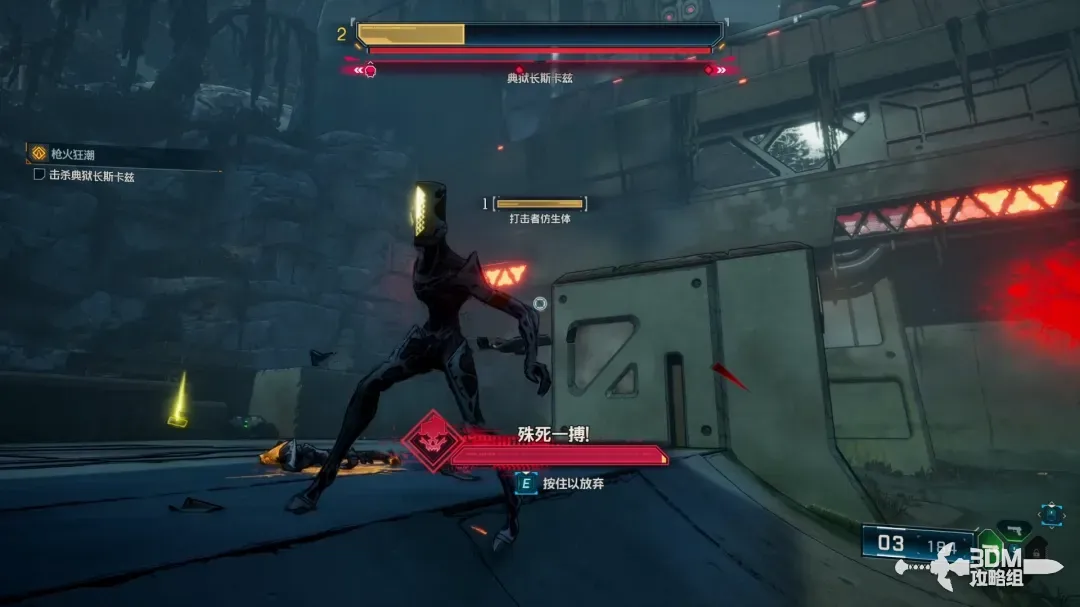Select the 击杀典狱长斯卡兹 objective checkbox
The image size is (1080, 607).
coord(39,174)
